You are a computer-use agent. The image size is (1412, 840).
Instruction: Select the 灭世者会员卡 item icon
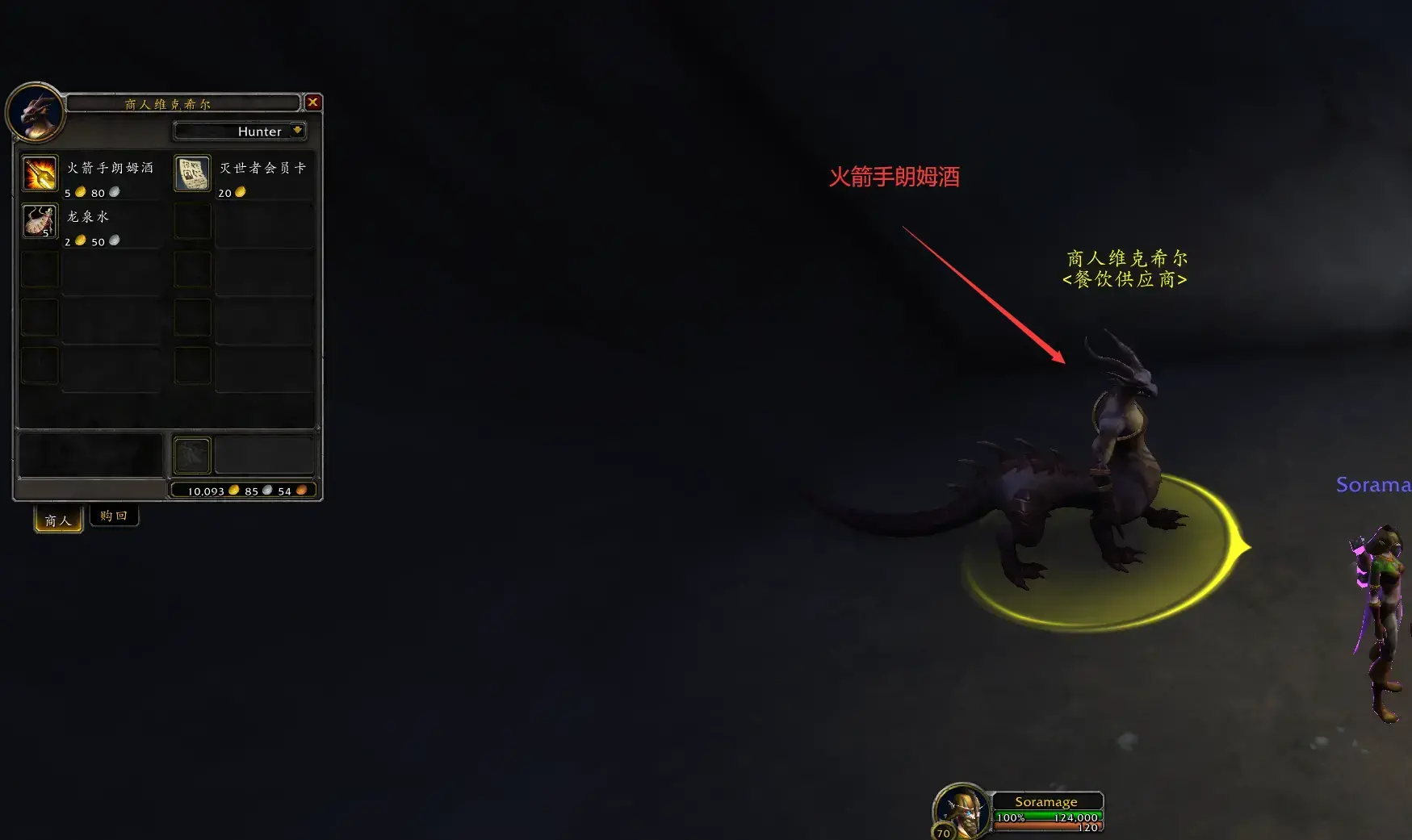point(192,173)
